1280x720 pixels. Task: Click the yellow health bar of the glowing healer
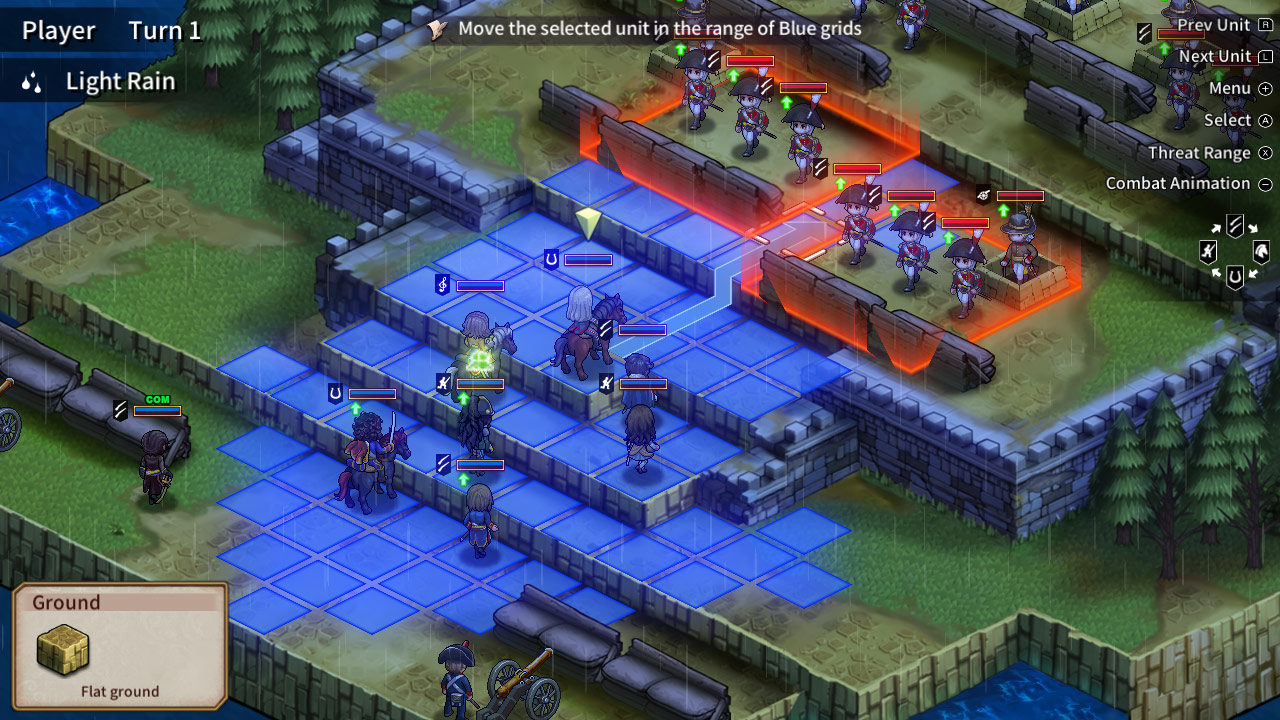(480, 383)
